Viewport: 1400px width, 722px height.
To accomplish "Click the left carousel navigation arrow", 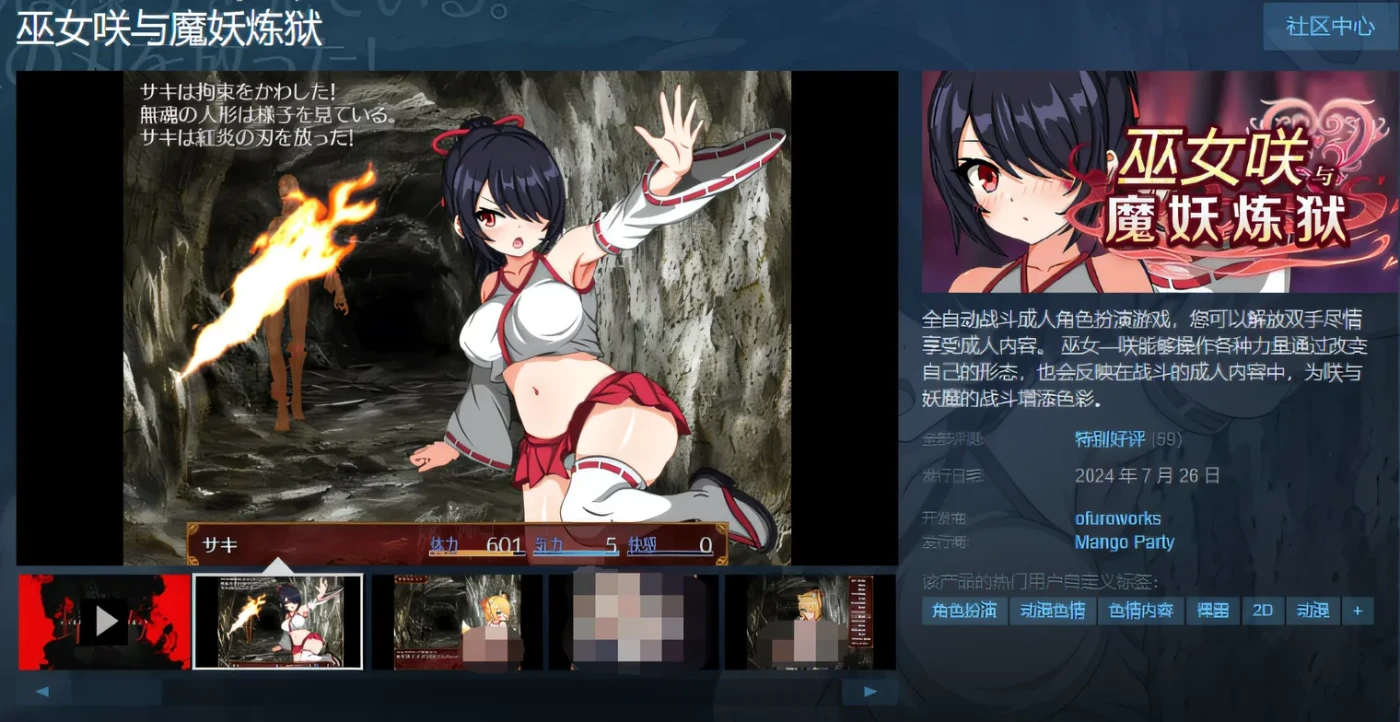I will (41, 691).
